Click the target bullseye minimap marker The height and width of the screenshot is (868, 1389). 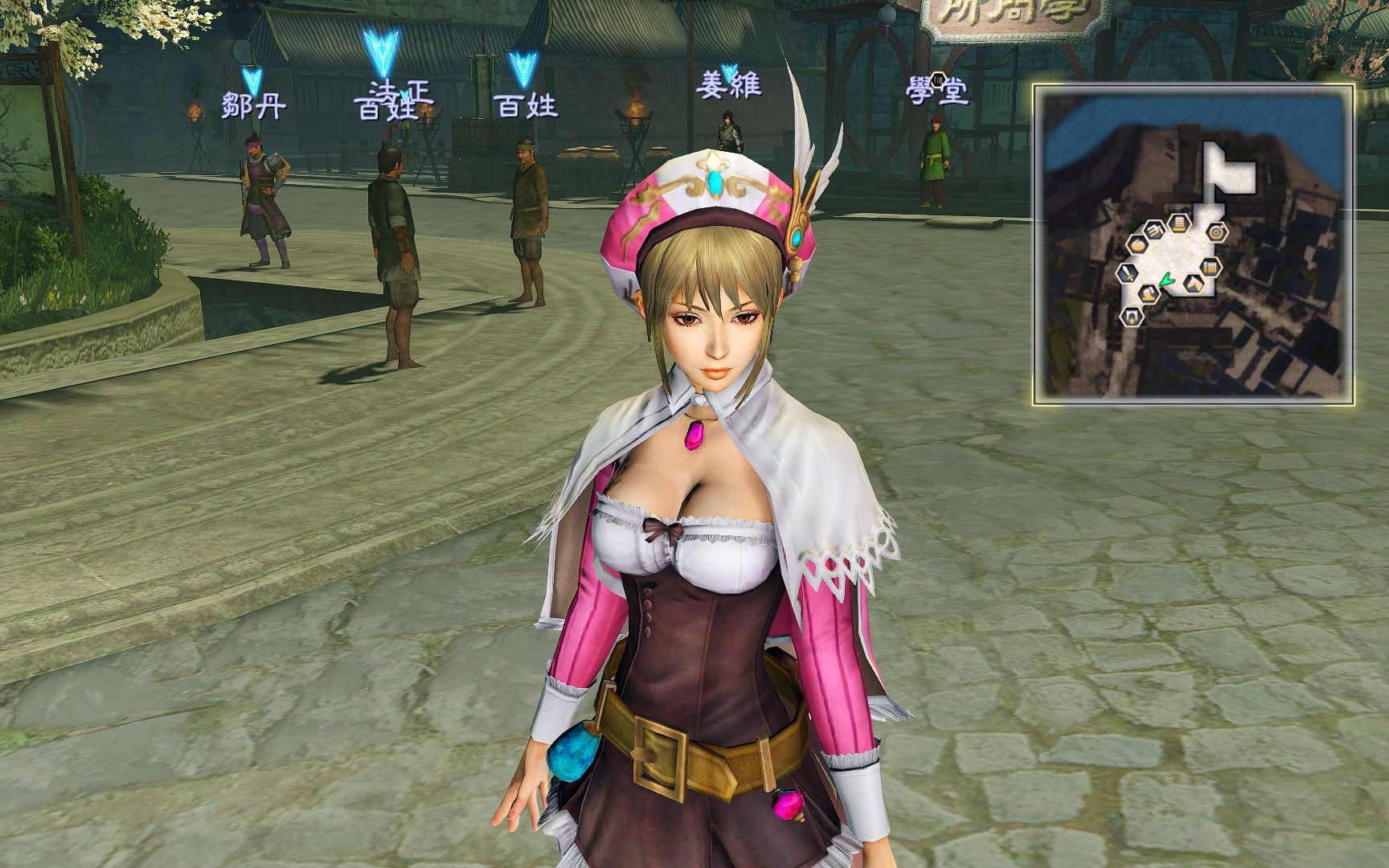tap(1219, 232)
